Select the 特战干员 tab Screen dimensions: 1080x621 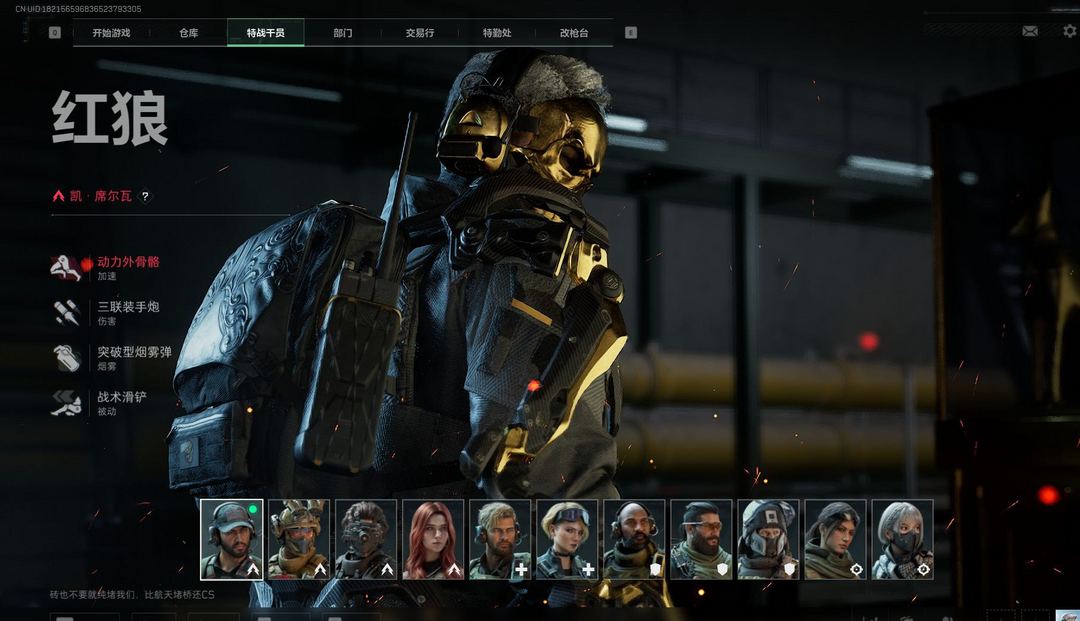265,33
